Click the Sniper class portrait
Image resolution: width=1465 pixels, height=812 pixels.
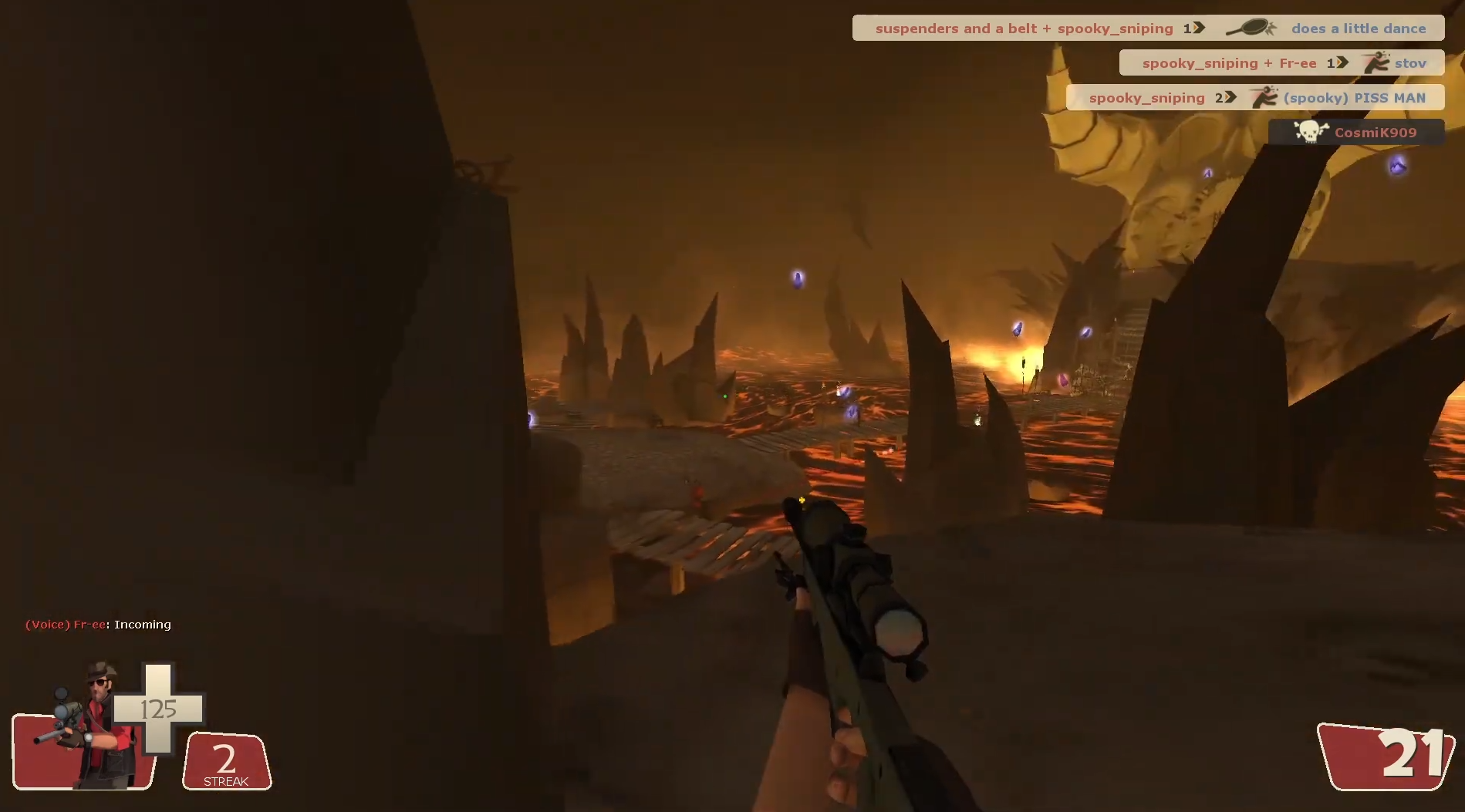click(x=89, y=728)
